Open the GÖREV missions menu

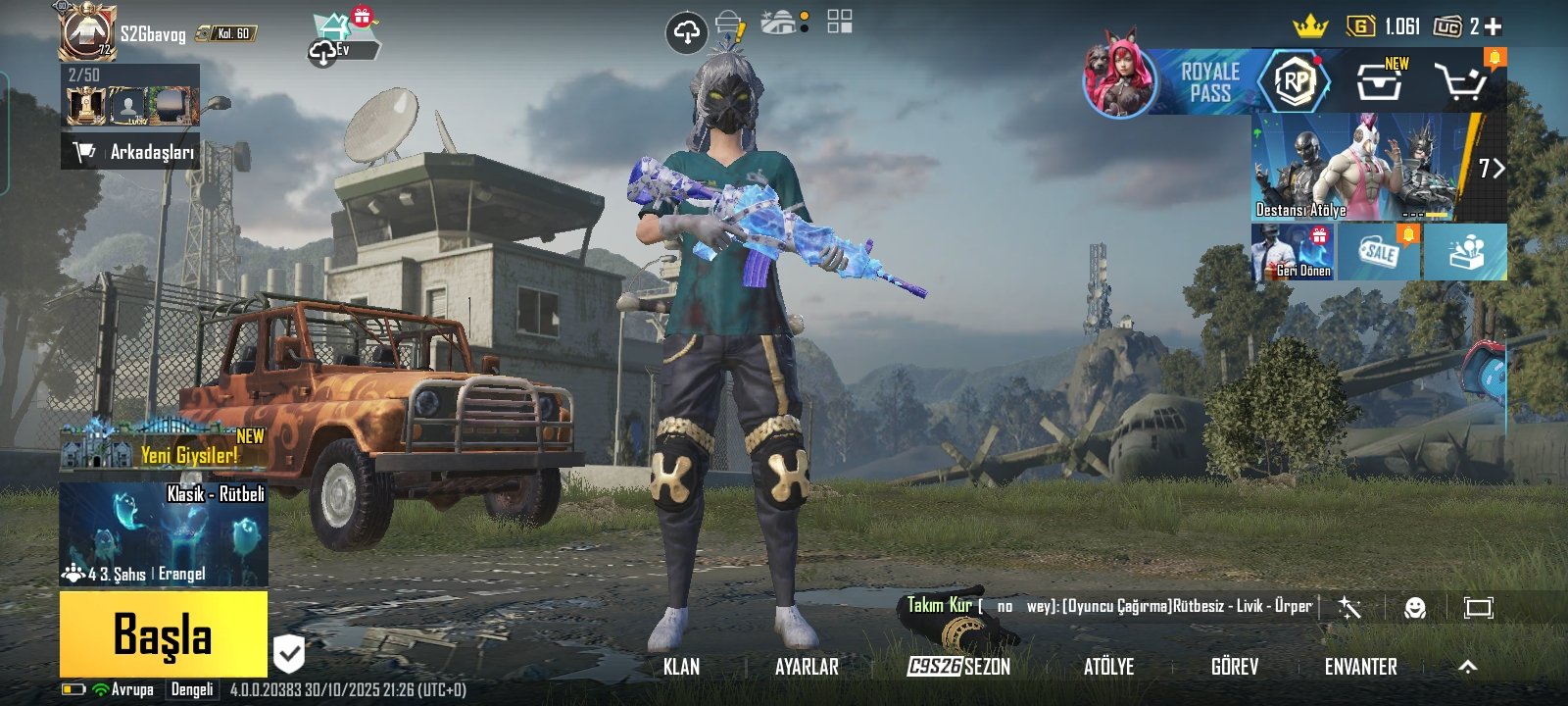coord(1234,667)
